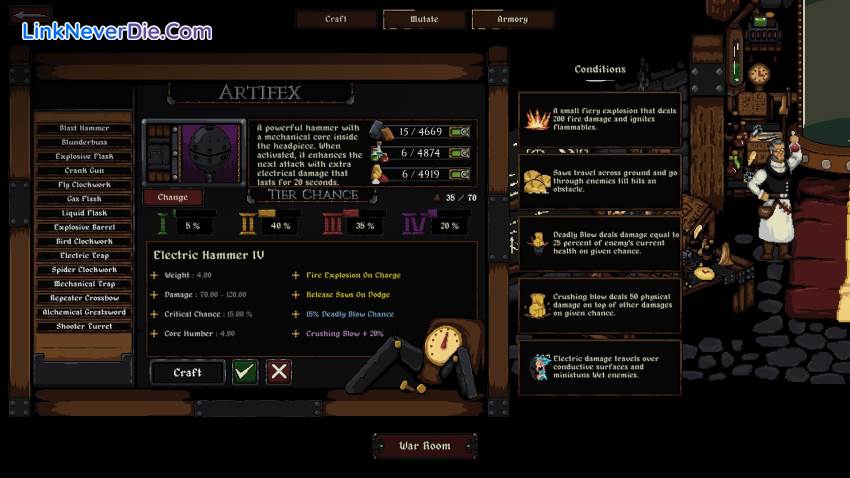Viewport: 850px width, 478px height.
Task: Craft the Electric Hammer IV
Action: (187, 372)
